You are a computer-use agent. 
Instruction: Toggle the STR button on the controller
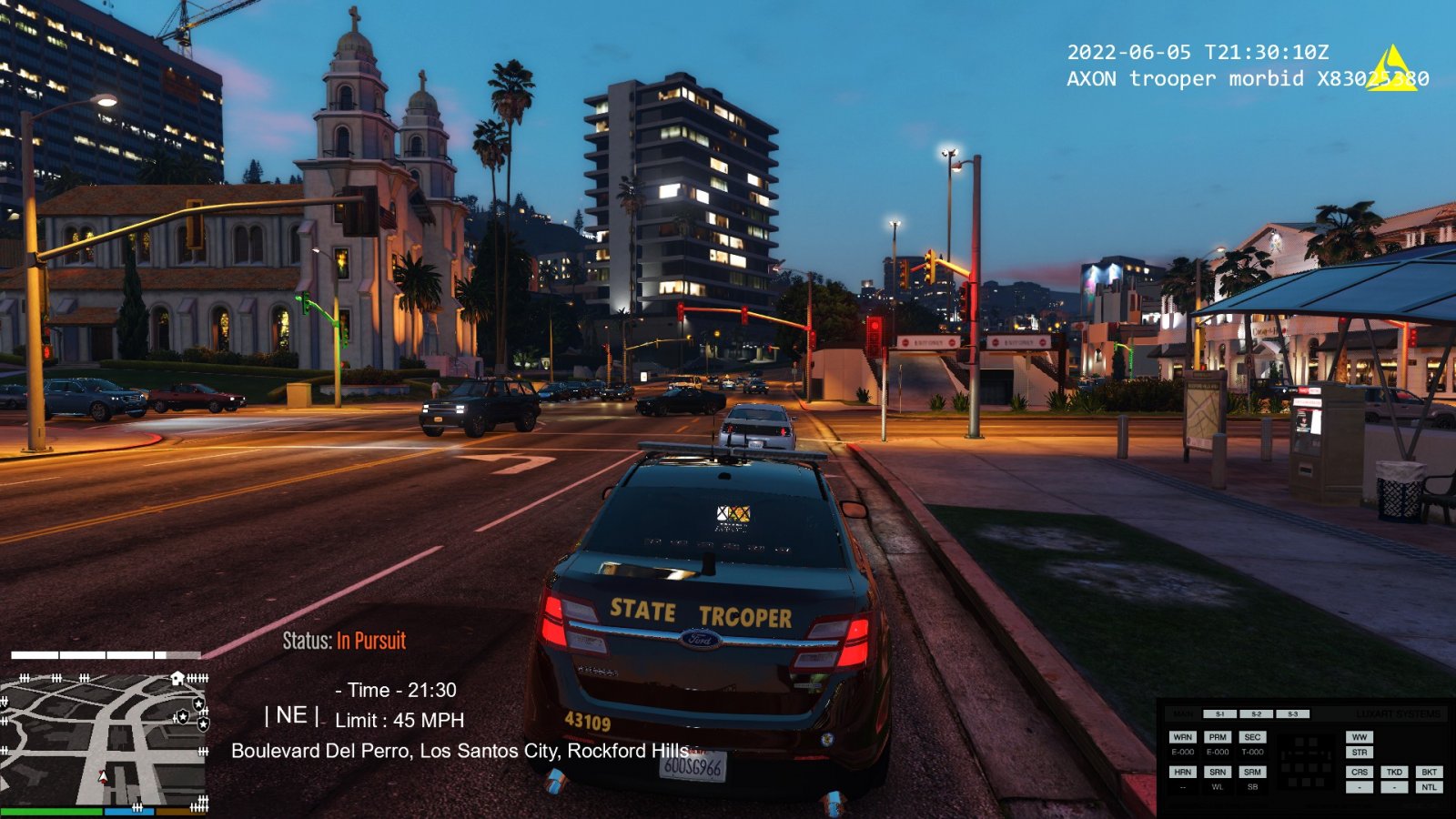click(1360, 753)
